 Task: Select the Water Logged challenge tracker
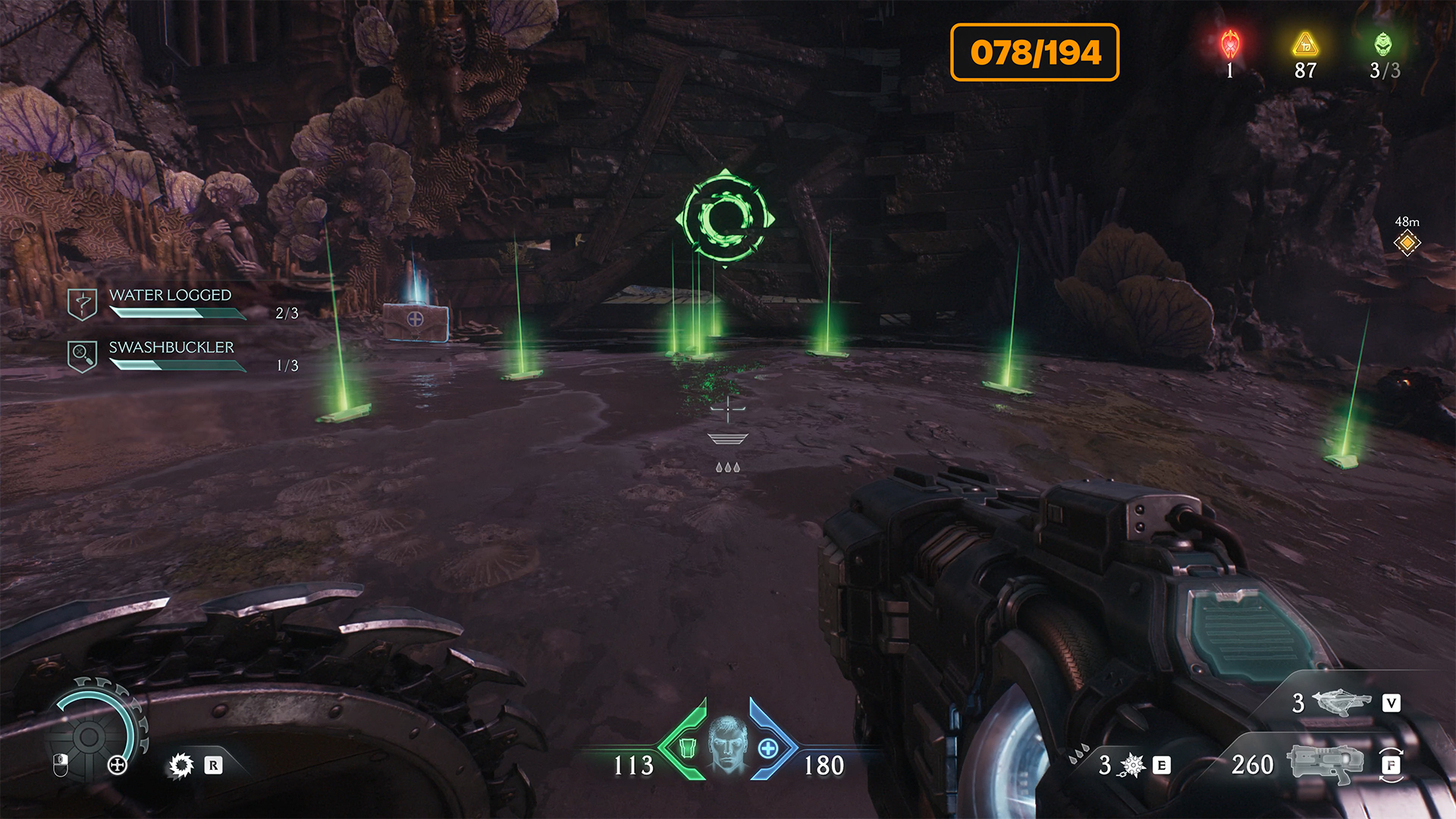pos(170,303)
